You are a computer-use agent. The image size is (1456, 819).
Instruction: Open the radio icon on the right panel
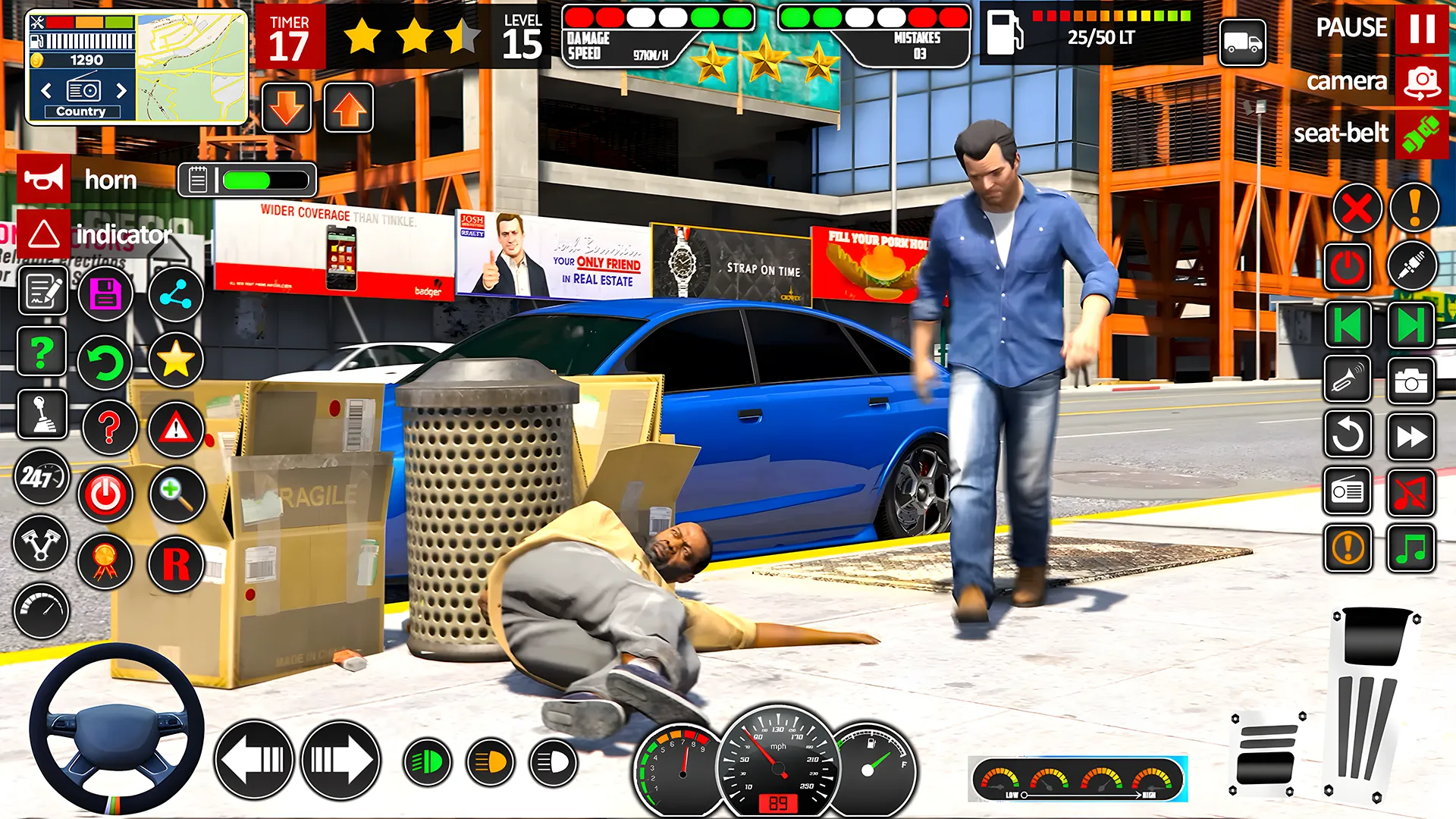1348,492
